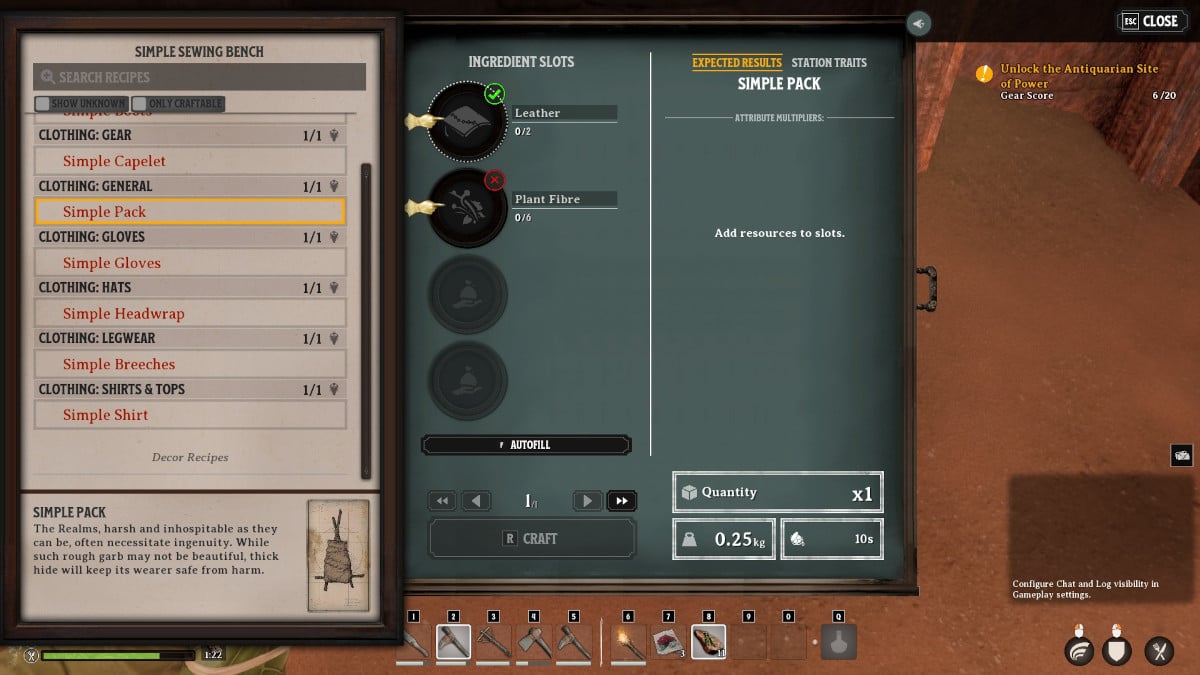Collapse the side panel arrow button
This screenshot has width=1200, height=675.
click(x=918, y=23)
